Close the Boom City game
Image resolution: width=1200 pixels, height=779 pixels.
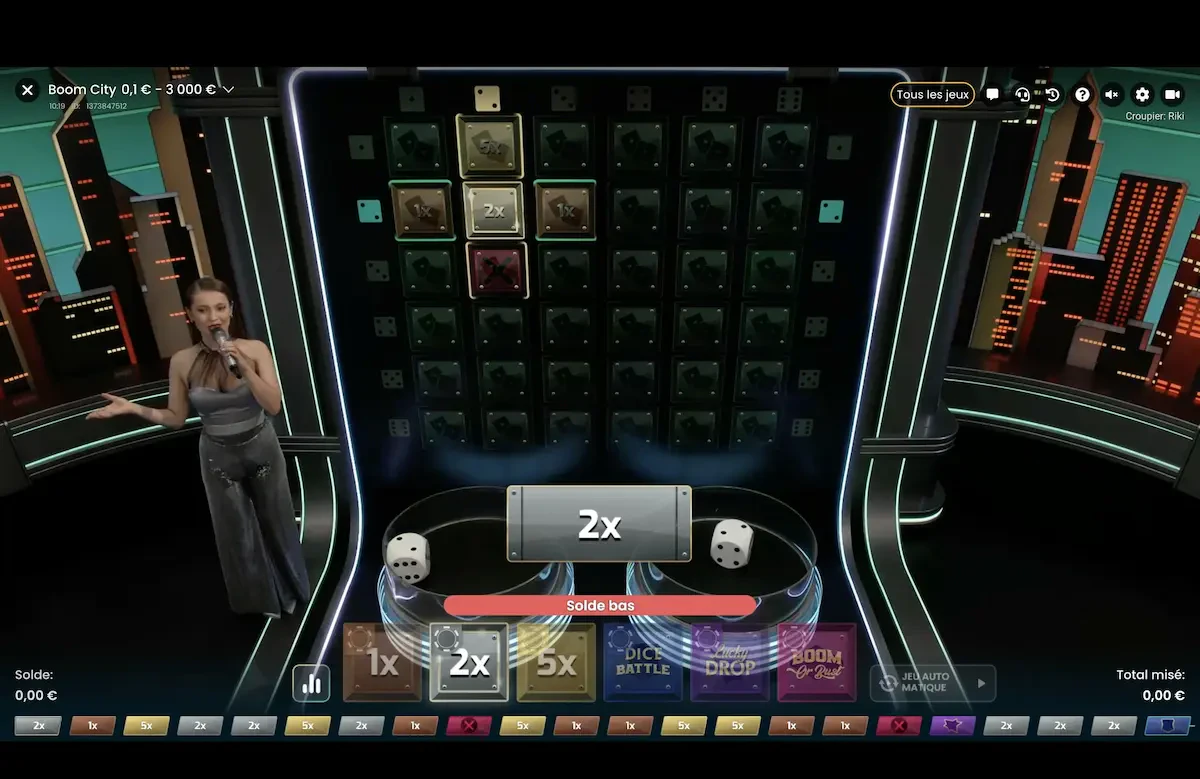click(x=28, y=90)
